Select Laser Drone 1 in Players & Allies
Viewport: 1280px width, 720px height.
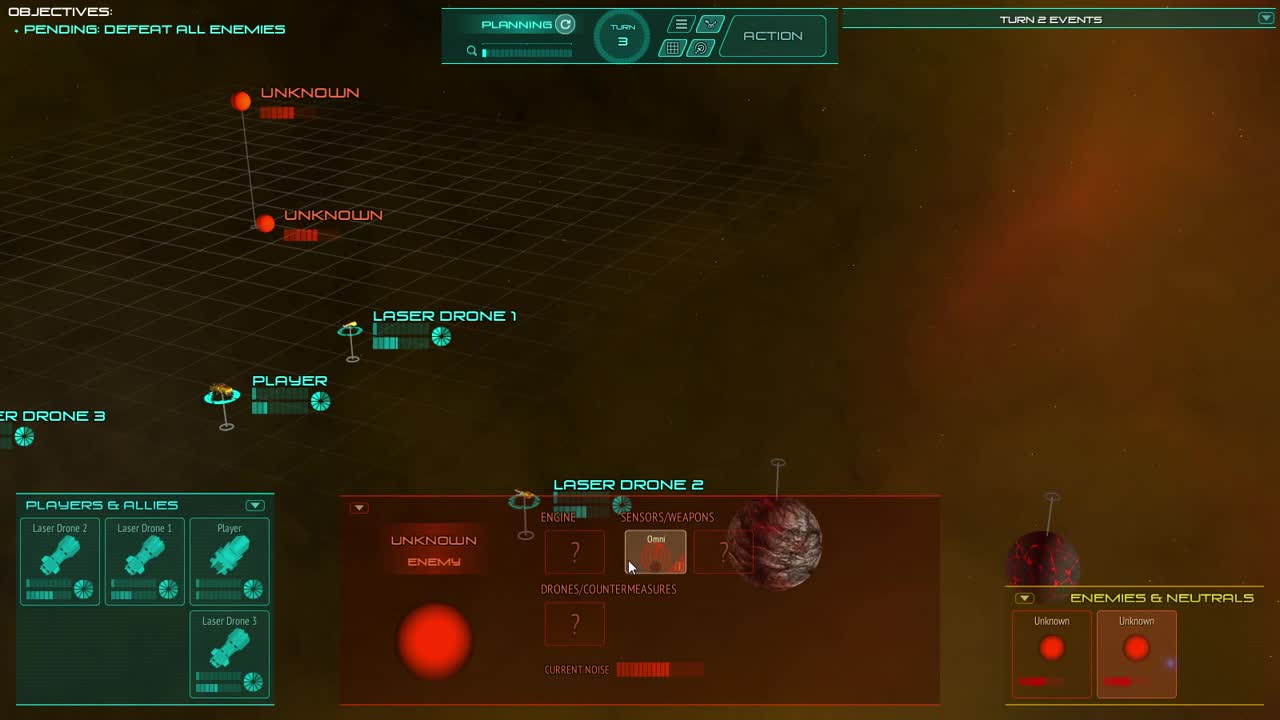click(144, 562)
